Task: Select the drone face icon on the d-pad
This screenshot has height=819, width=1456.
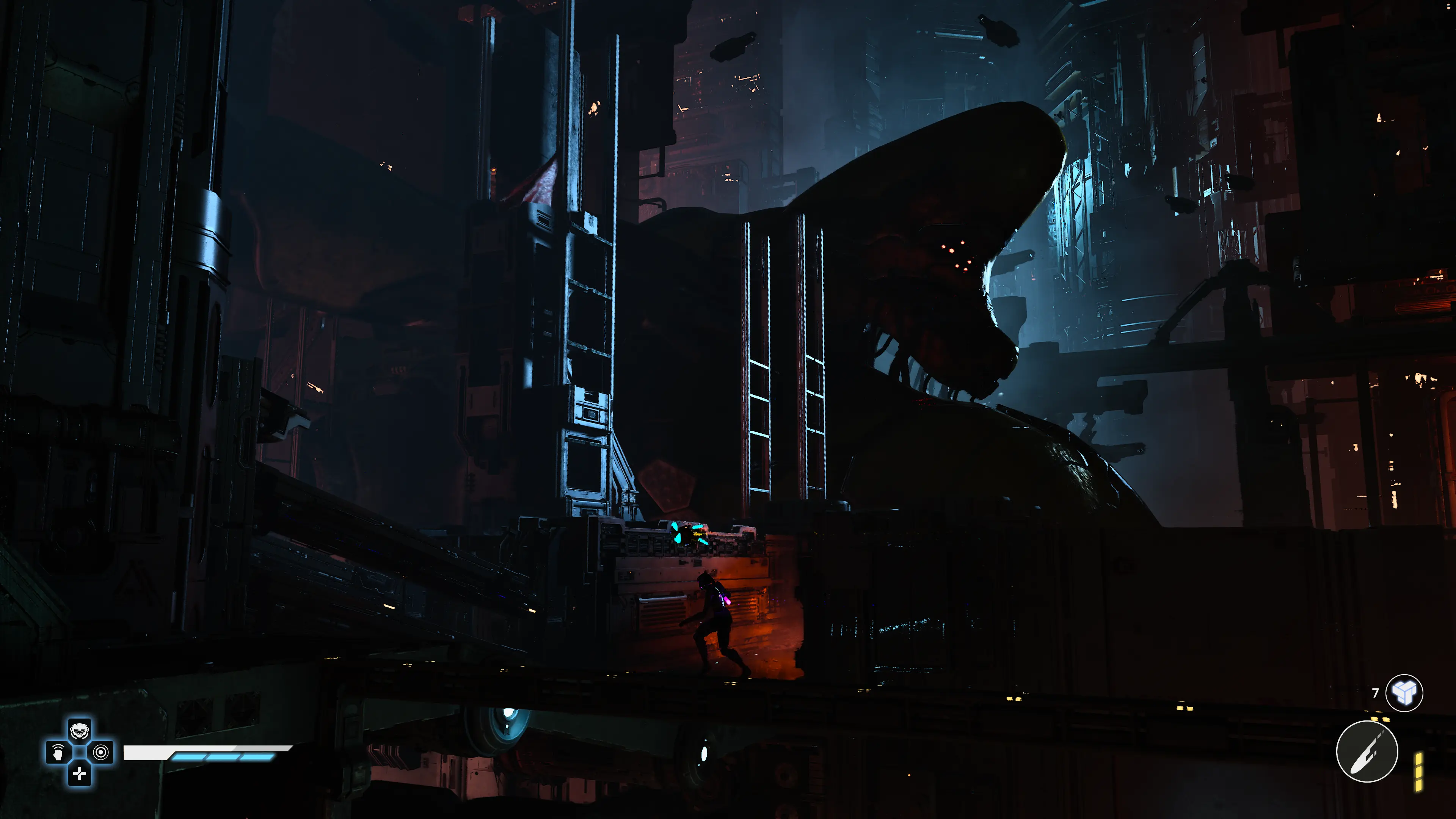Action: click(x=80, y=731)
